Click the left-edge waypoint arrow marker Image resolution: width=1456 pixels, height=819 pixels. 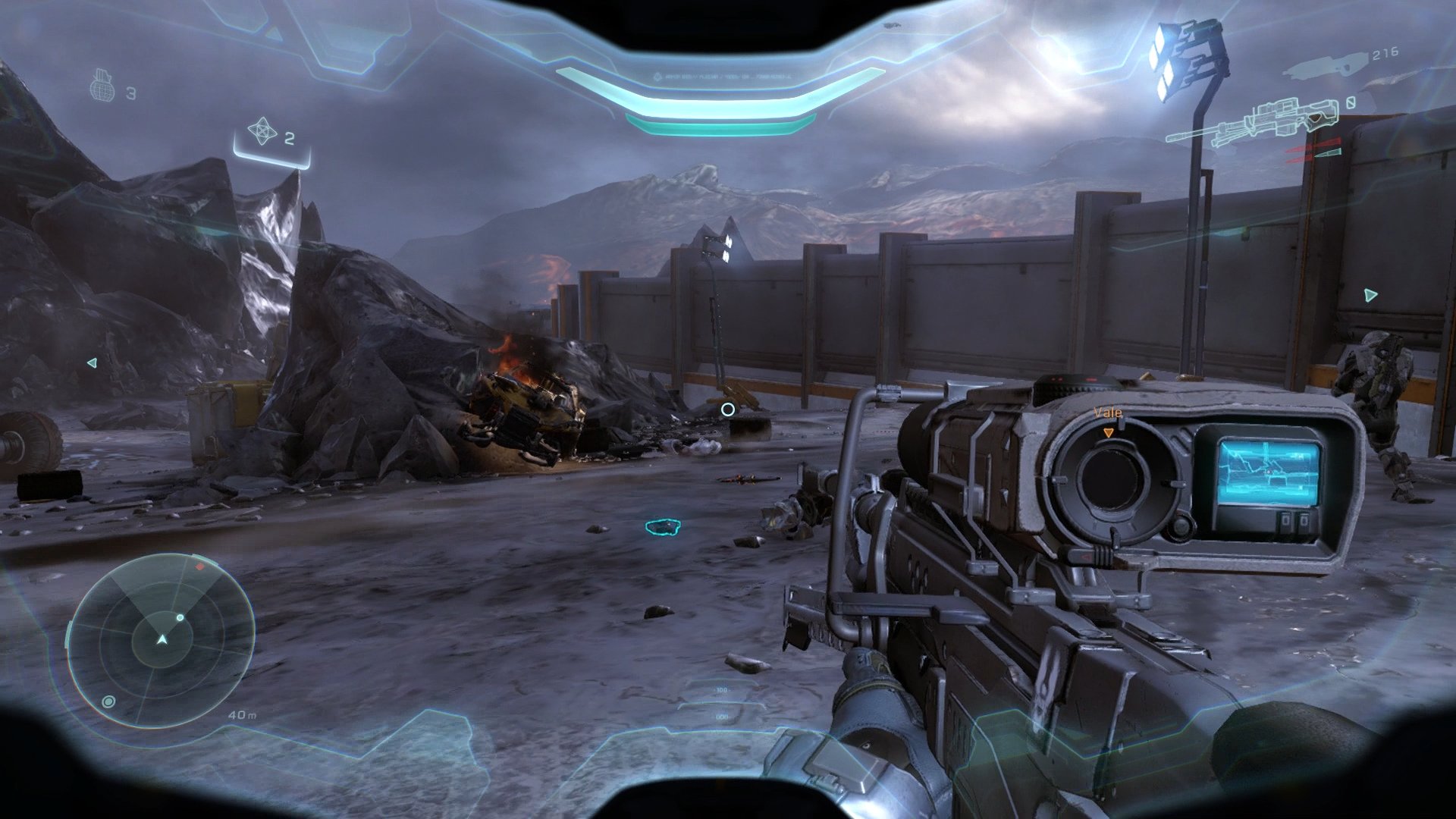(92, 362)
